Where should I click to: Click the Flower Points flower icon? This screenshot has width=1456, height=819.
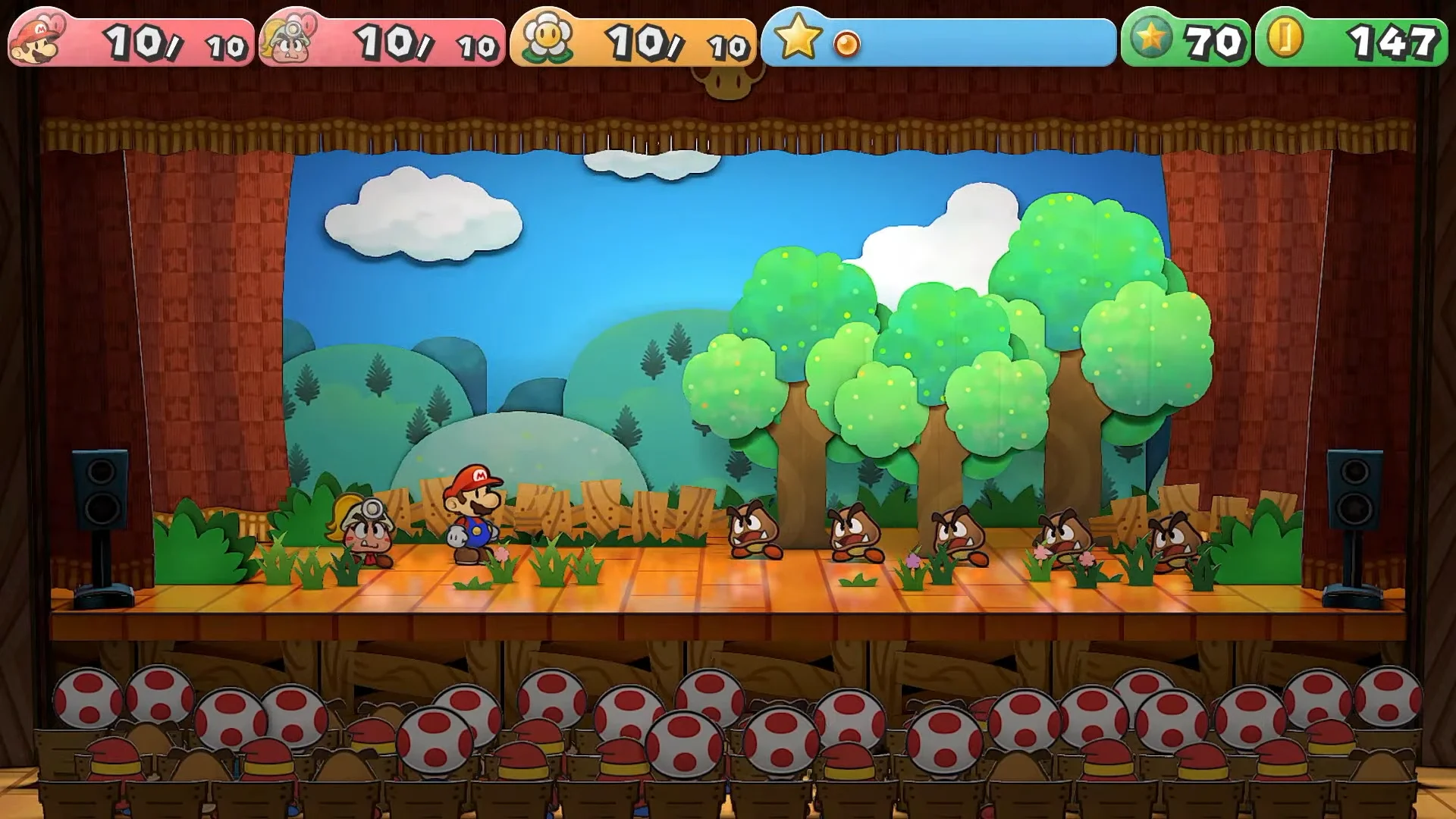[548, 38]
